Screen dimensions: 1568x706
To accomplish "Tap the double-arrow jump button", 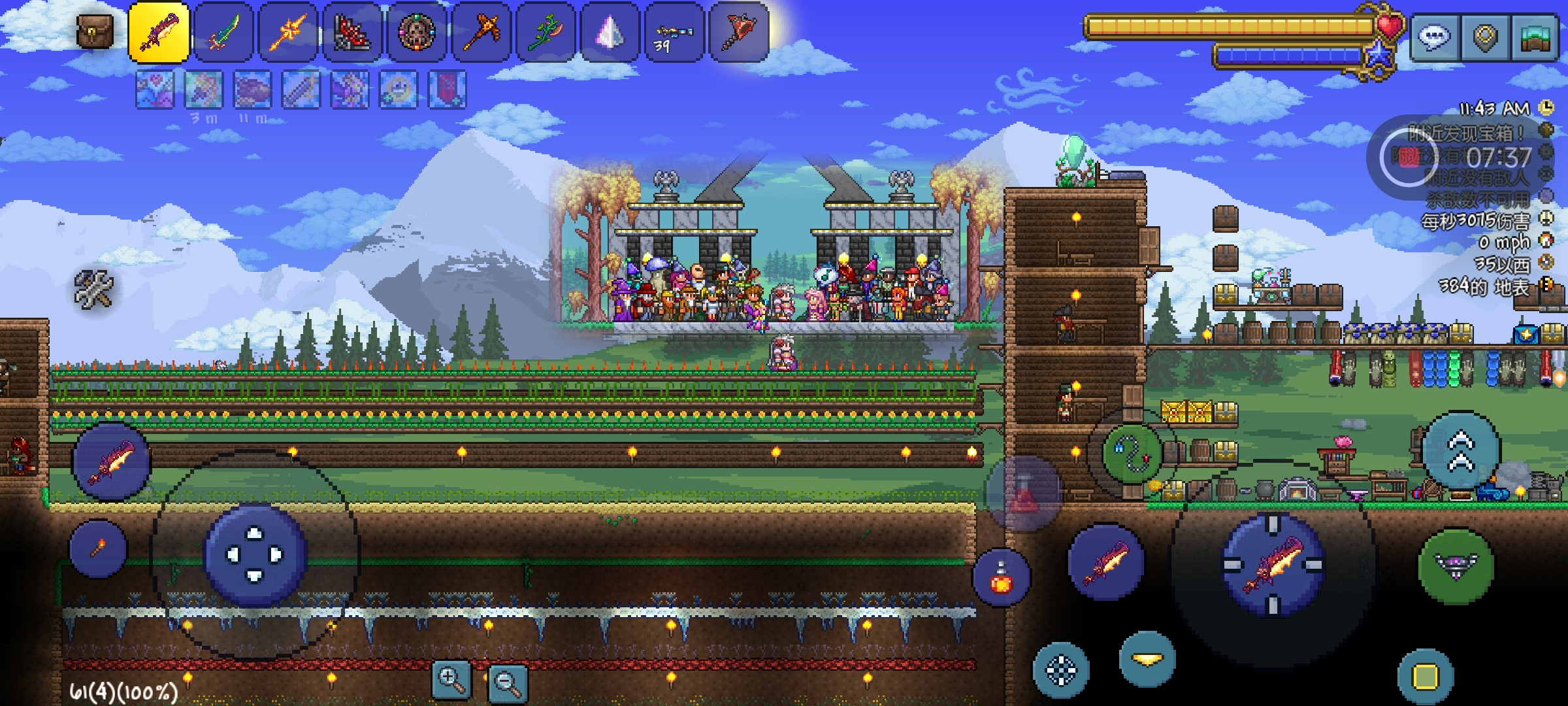I will coord(1461,451).
